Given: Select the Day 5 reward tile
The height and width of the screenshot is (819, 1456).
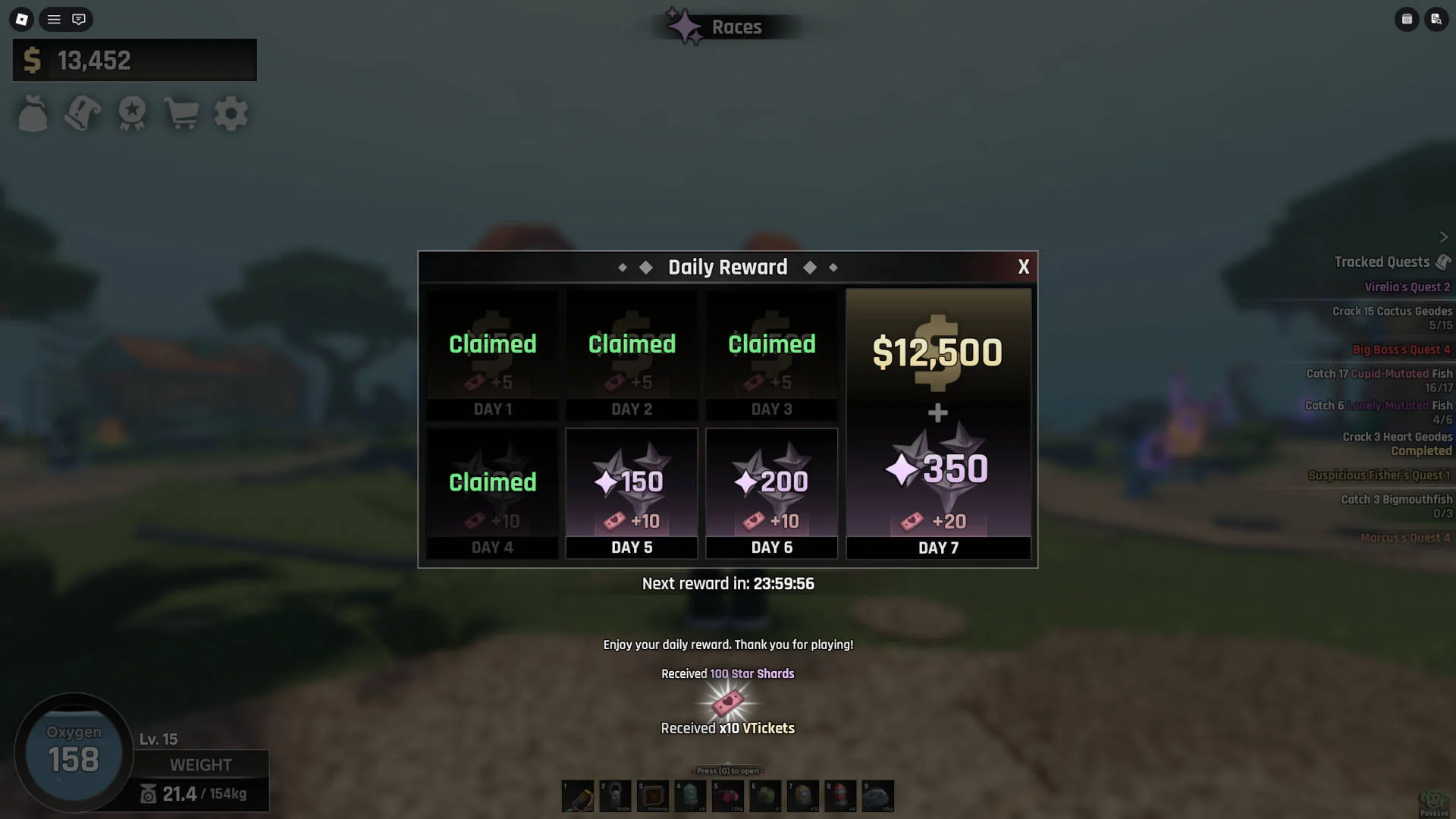Looking at the screenshot, I should [x=632, y=493].
